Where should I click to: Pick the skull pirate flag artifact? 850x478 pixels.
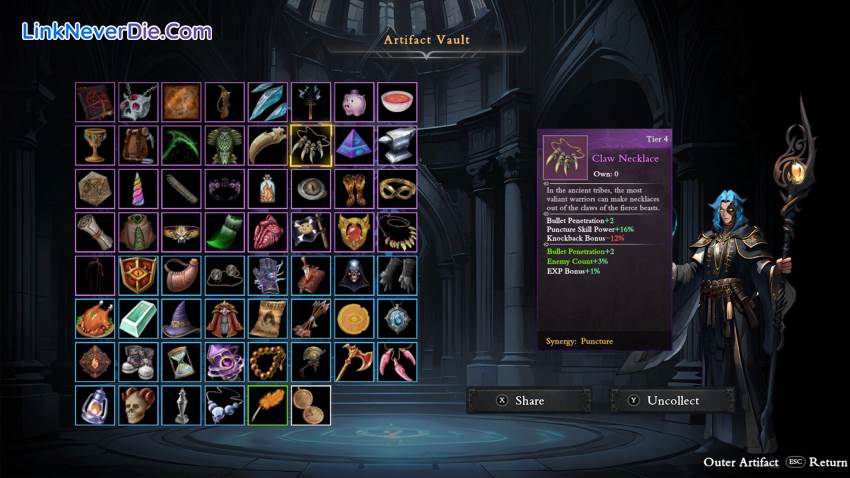311,231
